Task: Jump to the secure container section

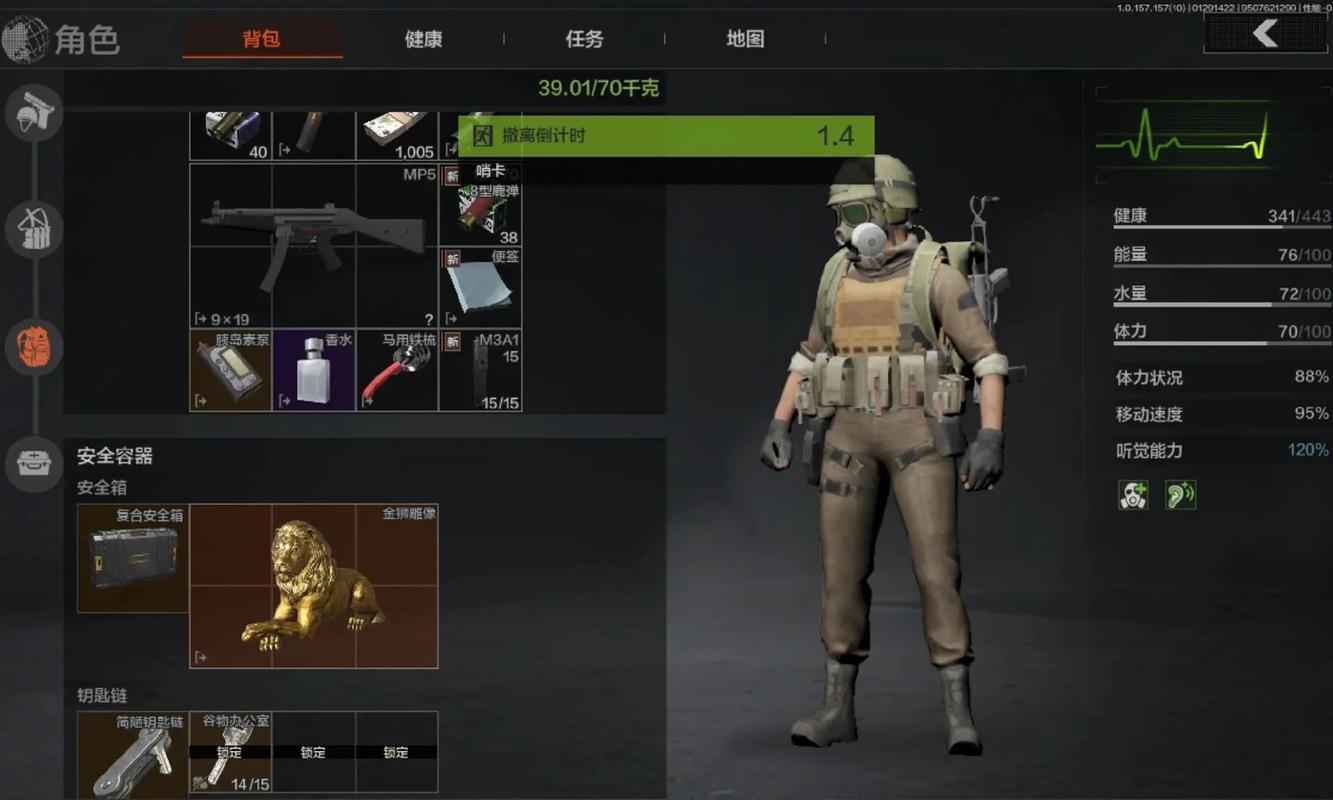Action: point(34,462)
